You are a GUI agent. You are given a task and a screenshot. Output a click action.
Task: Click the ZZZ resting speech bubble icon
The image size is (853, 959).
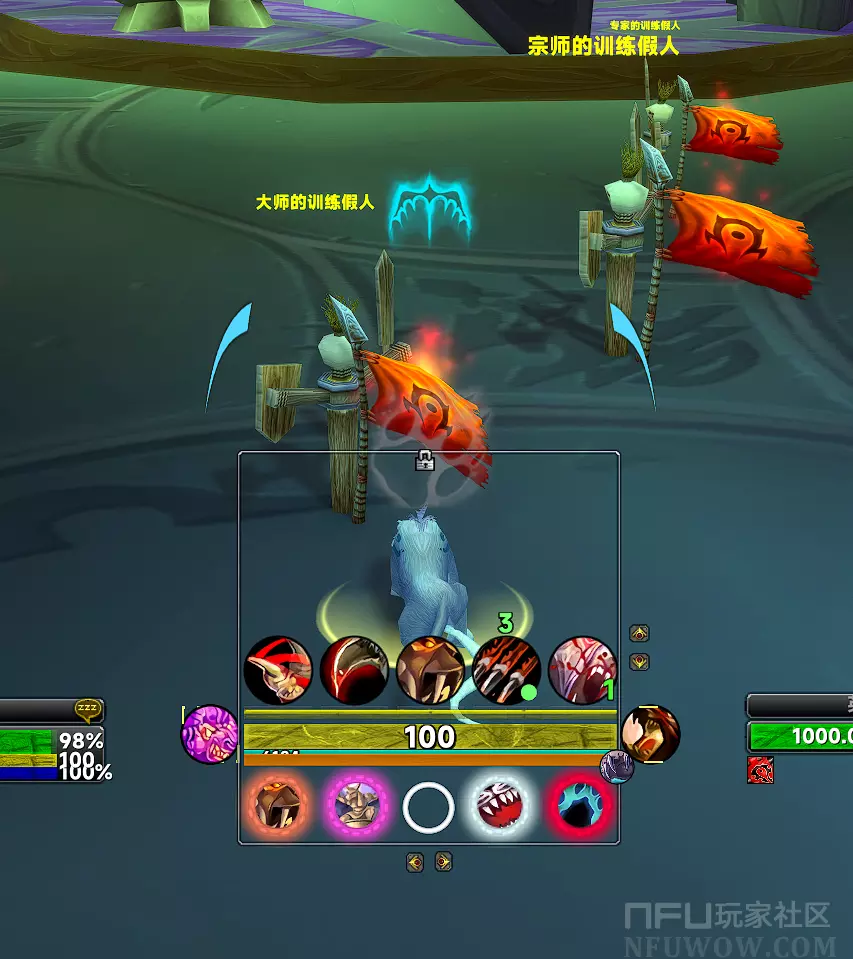pos(88,710)
